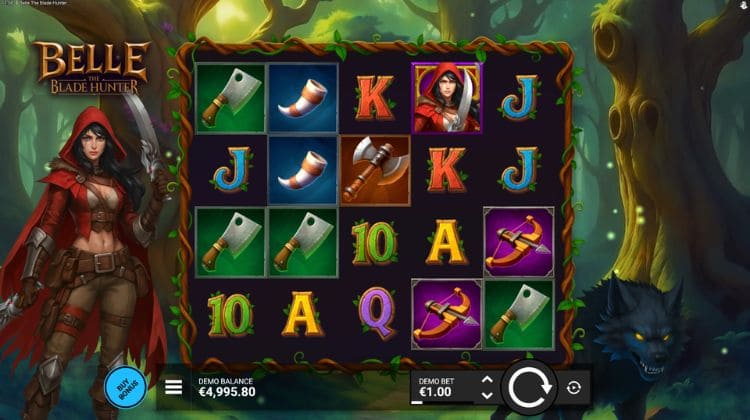Open the Buy Bonus feature
This screenshot has width=750, height=420.
(x=124, y=387)
